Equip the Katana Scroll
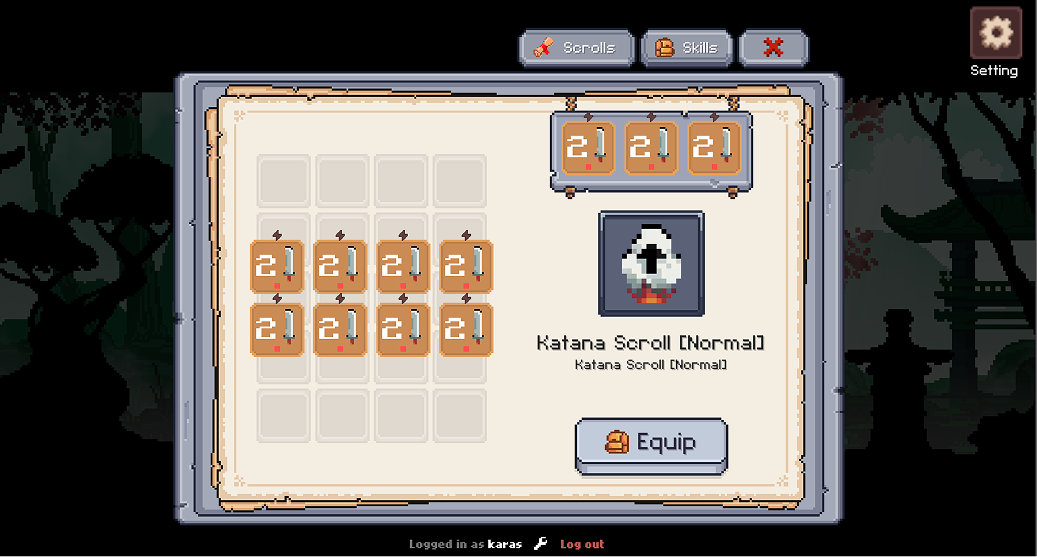Image resolution: width=1037 pixels, height=557 pixels. coord(651,443)
